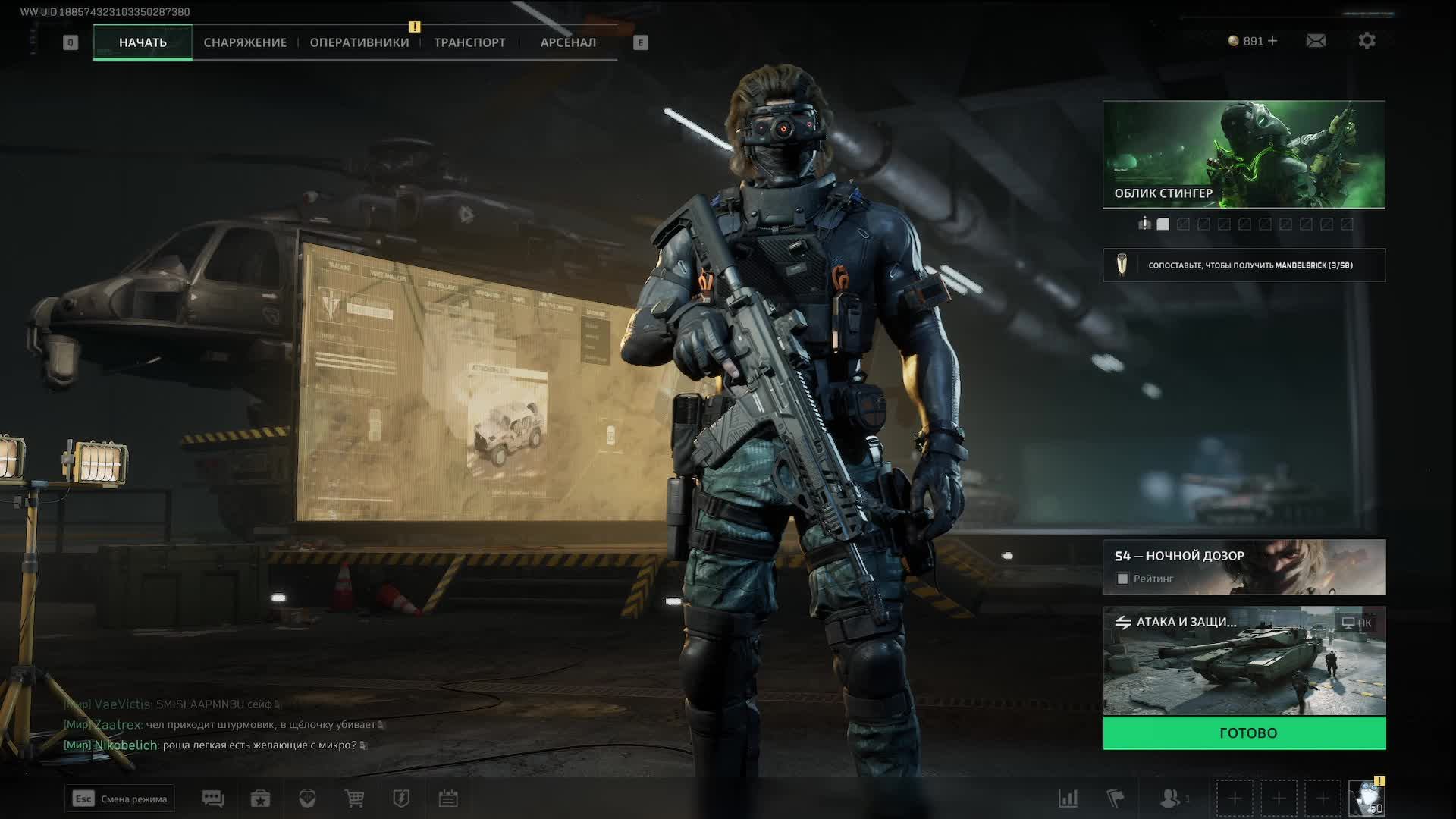
Task: Add currency with the plus beside 891
Action: coord(1272,41)
